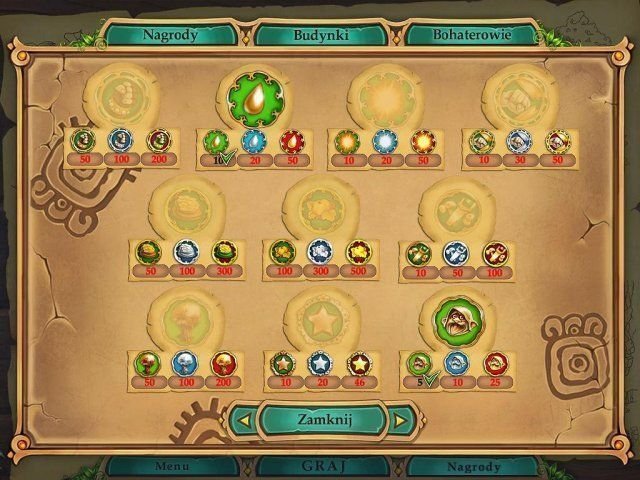Select the locked tree achievement medallion

(183, 322)
